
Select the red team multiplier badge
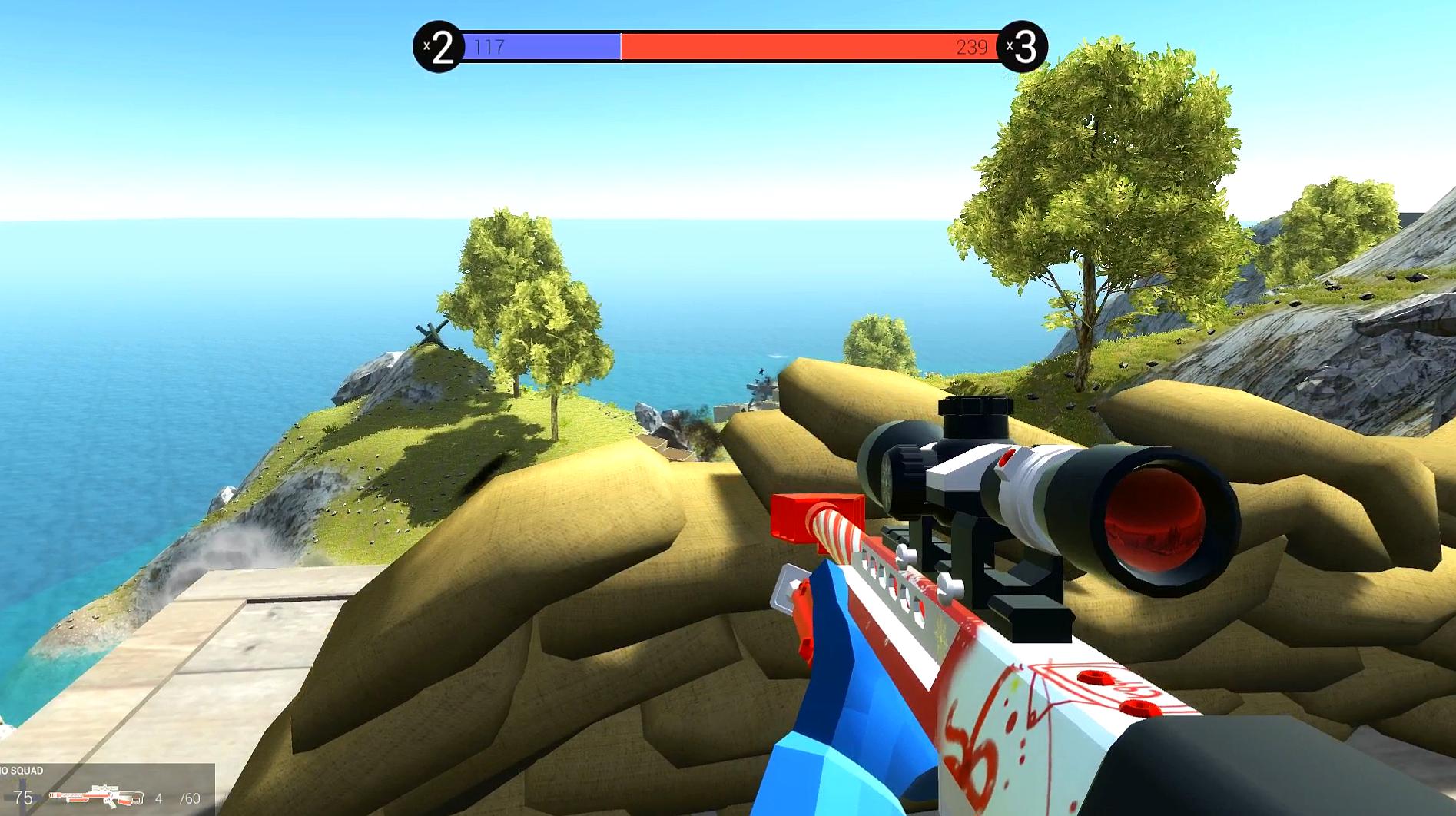[1022, 48]
